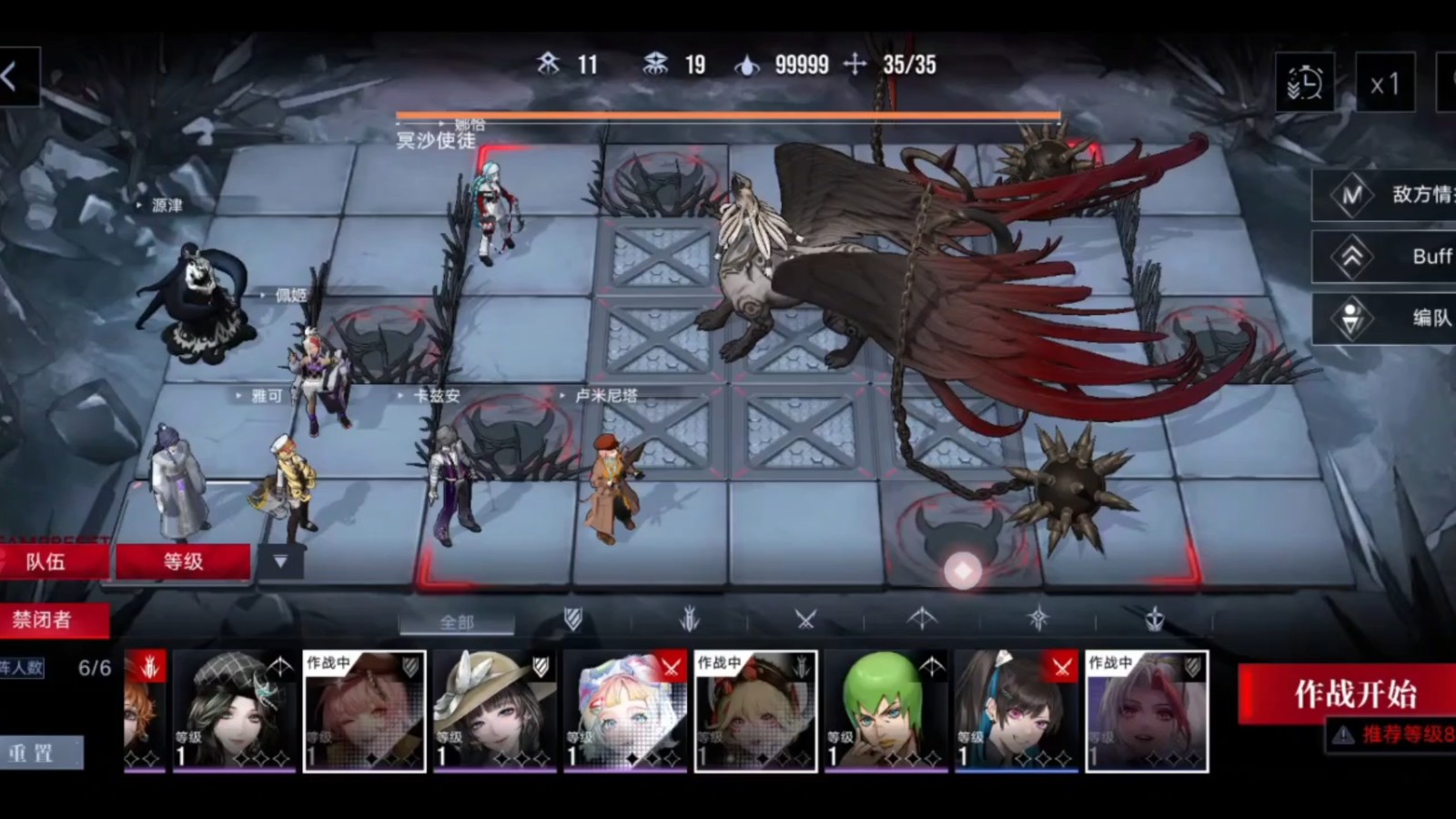Expand the sort order dropdown arrow

[x=280, y=561]
